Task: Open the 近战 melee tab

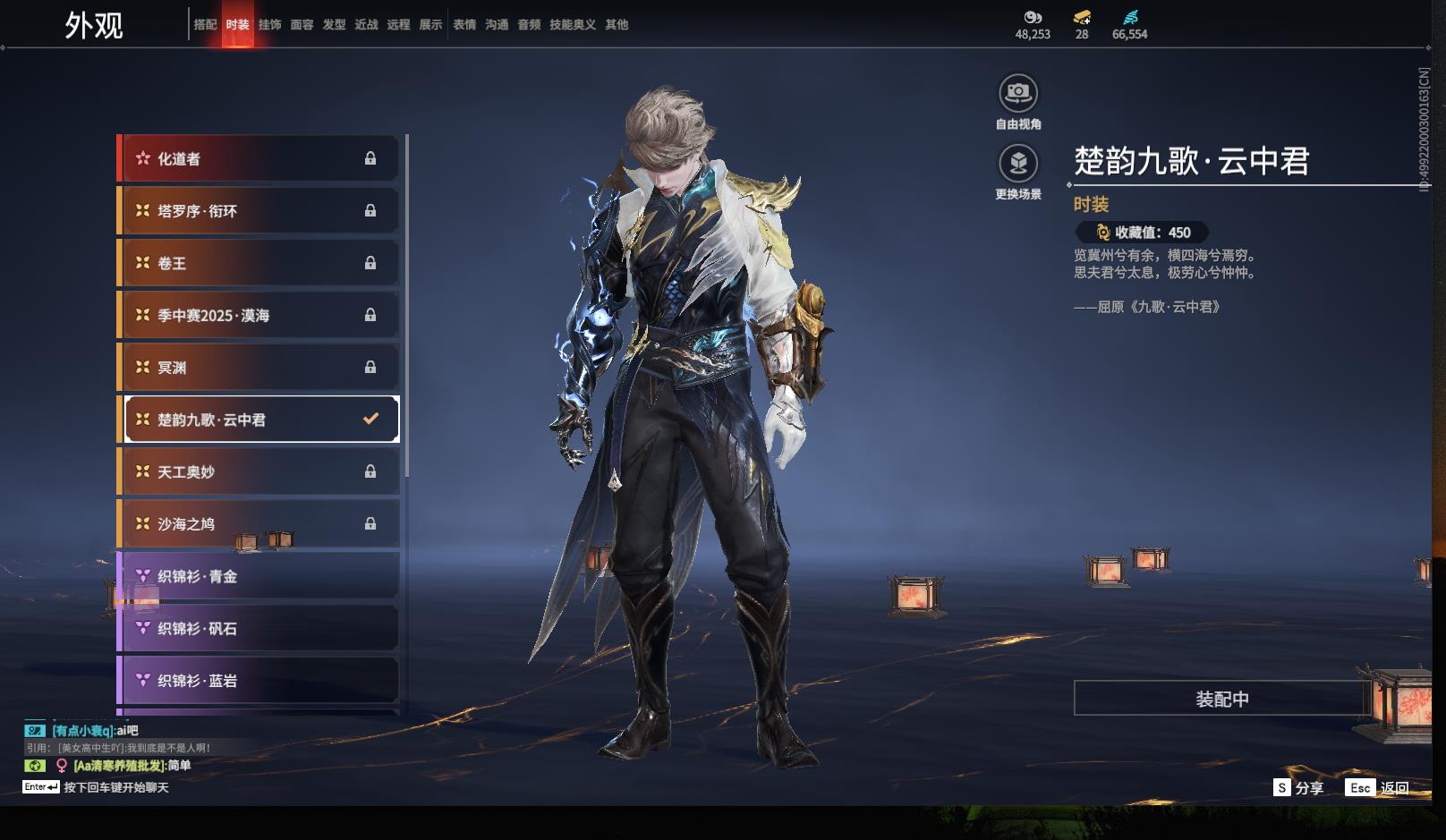Action: [366, 25]
